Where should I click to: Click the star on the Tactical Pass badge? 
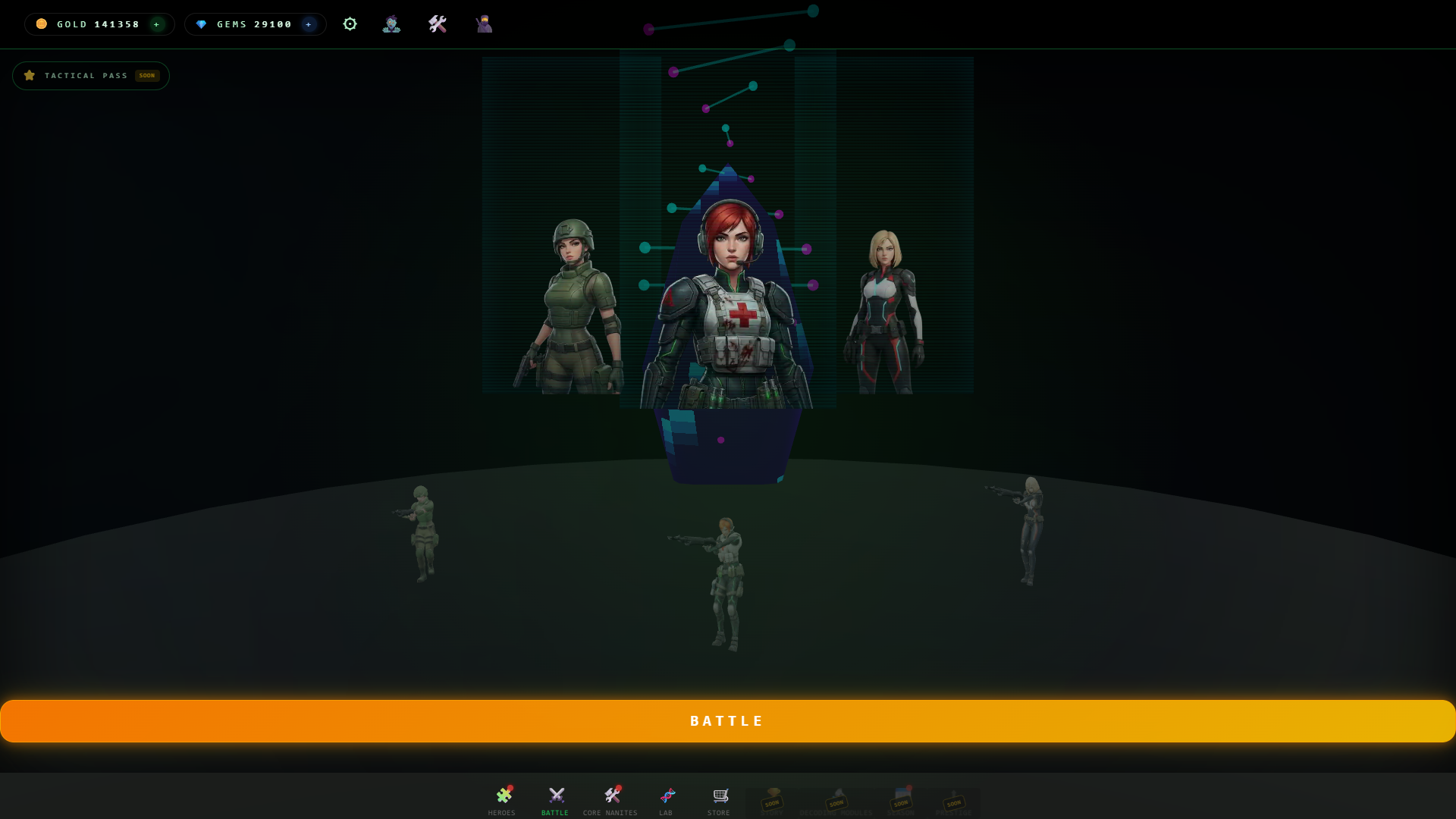(30, 75)
